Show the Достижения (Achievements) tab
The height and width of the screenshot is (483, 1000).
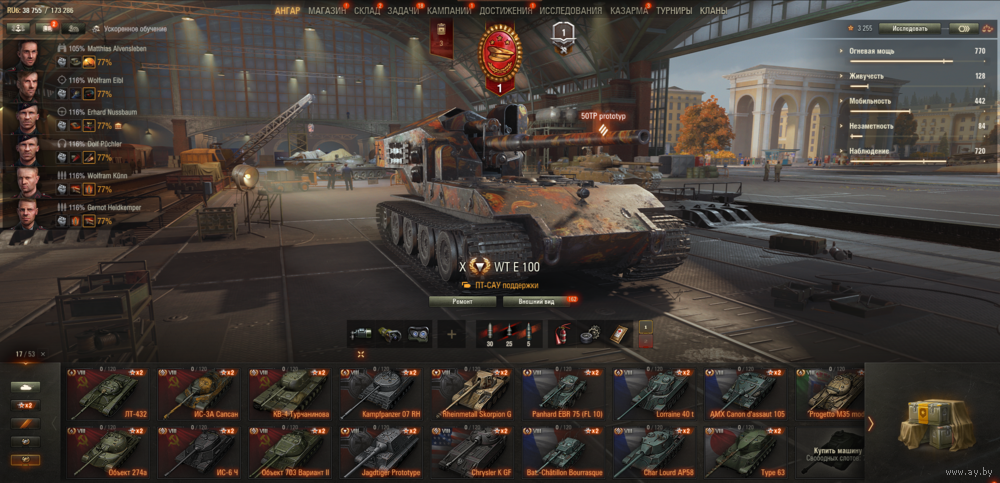point(505,10)
